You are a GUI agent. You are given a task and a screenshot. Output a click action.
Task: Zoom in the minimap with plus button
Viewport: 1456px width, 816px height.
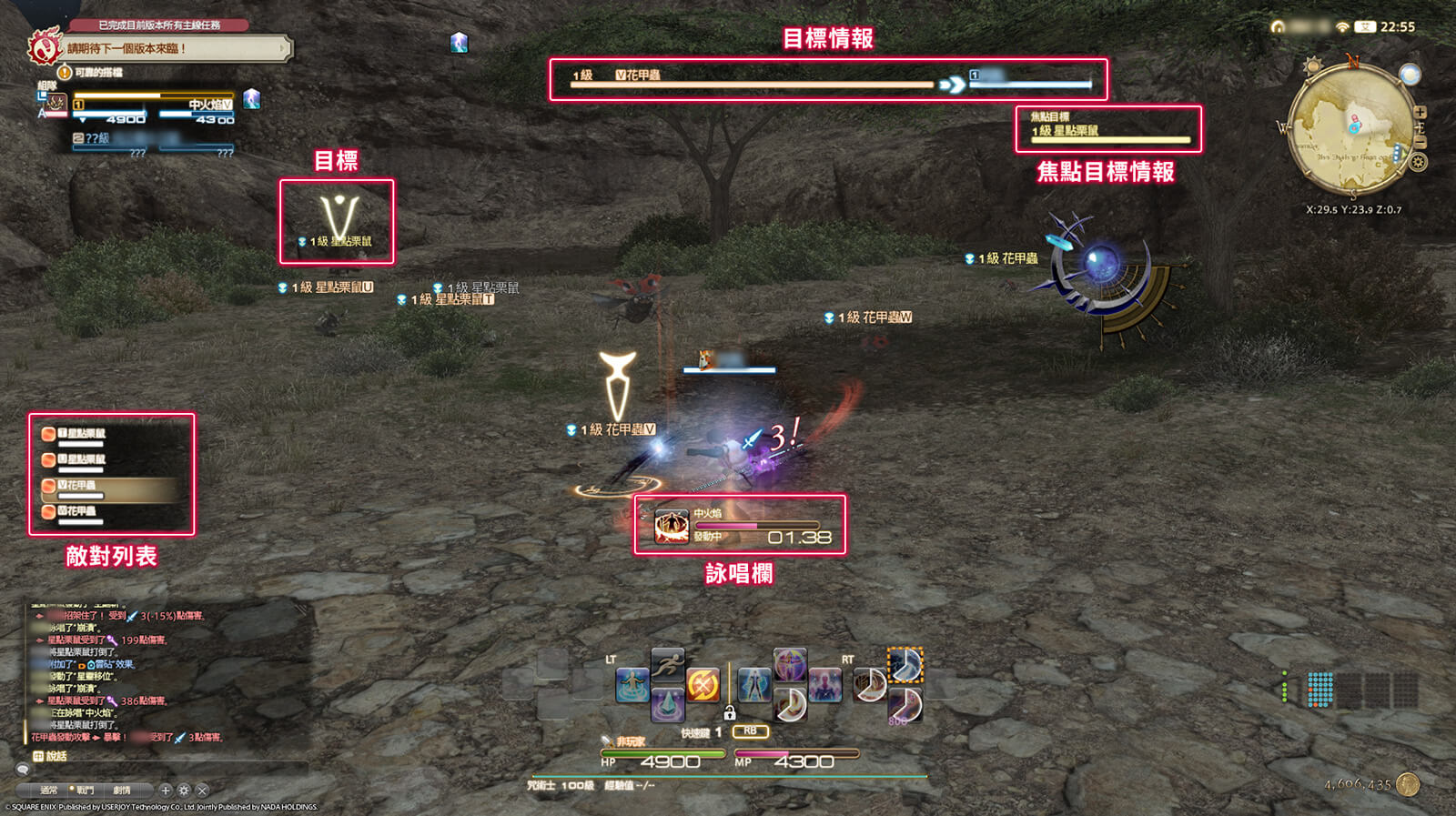coord(1420,113)
